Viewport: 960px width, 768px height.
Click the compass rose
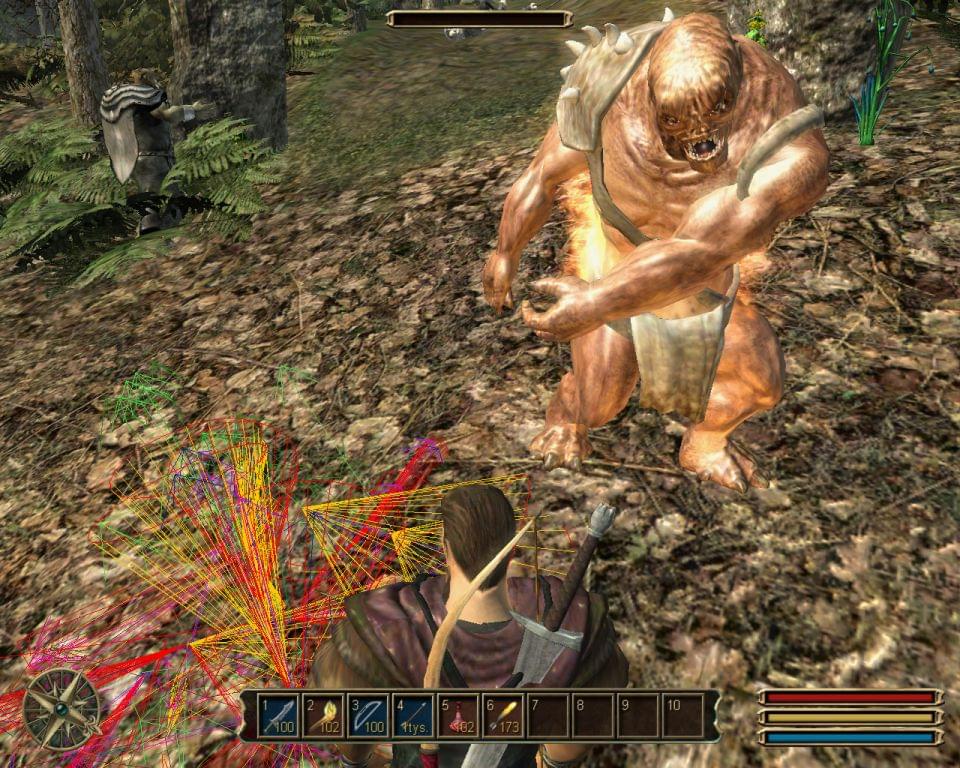click(x=61, y=709)
